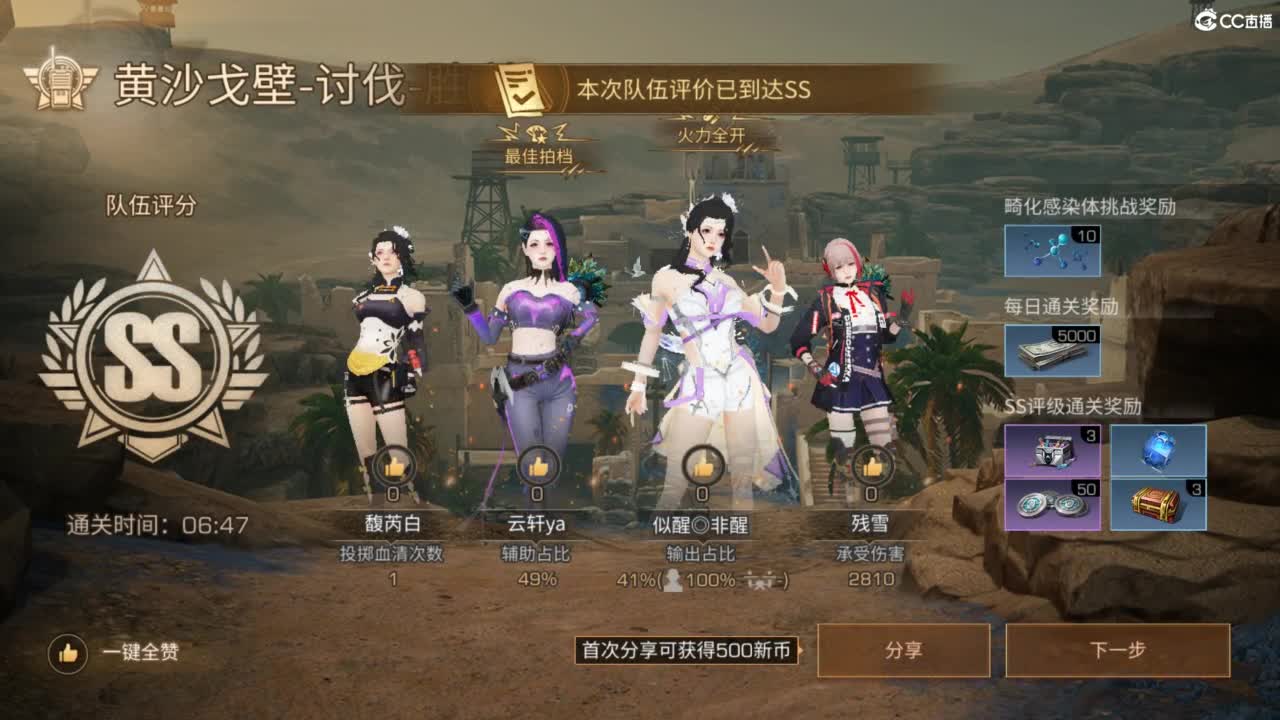Click the x50 coins reward icon

(1052, 505)
